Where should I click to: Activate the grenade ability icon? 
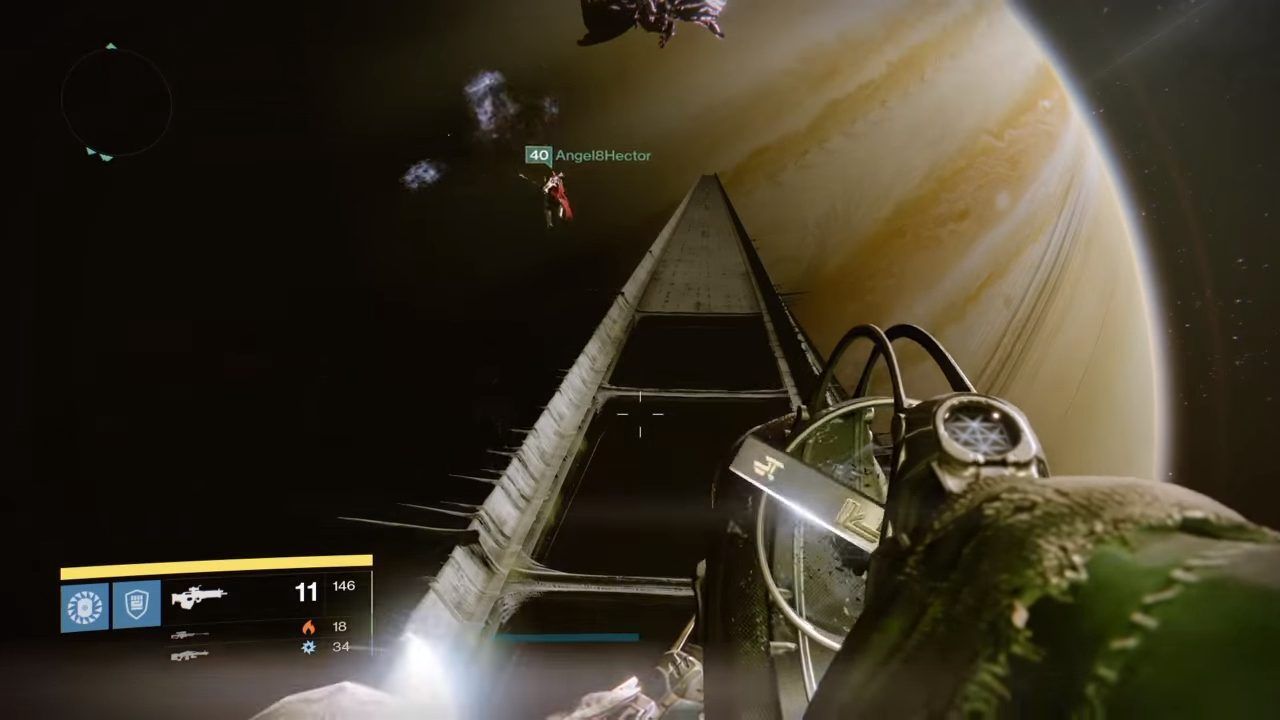tap(84, 606)
